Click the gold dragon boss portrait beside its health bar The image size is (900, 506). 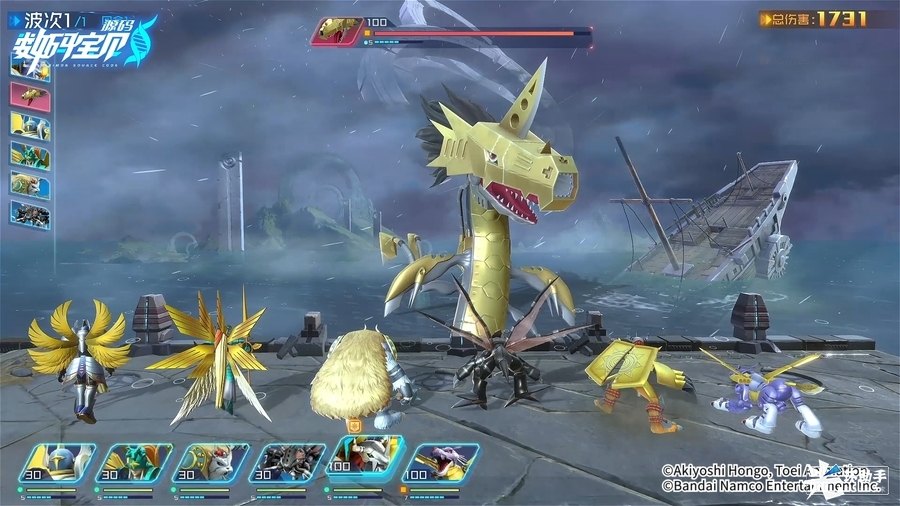(337, 31)
